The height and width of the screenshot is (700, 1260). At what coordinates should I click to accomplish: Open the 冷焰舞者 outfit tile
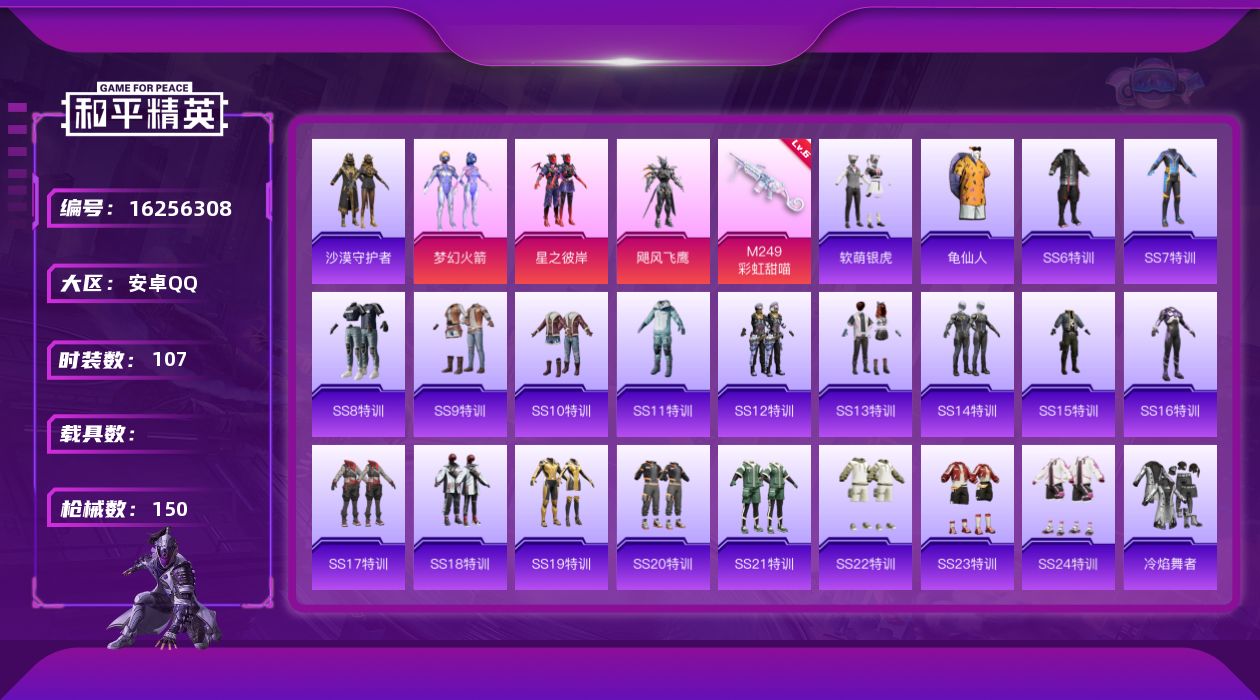click(x=1170, y=517)
